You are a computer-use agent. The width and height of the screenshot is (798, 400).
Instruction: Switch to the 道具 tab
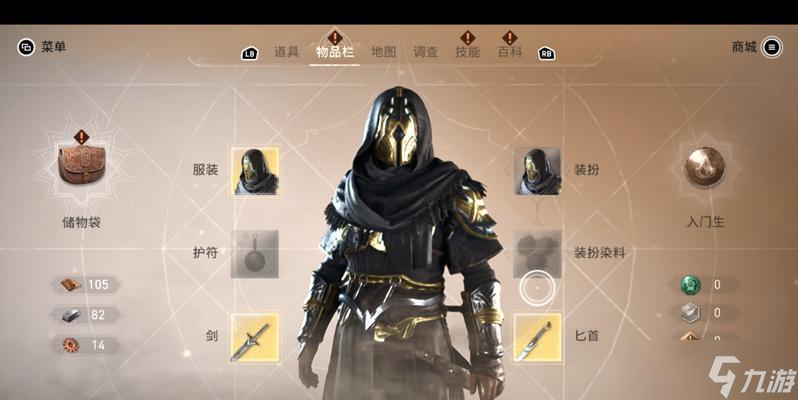click(287, 52)
